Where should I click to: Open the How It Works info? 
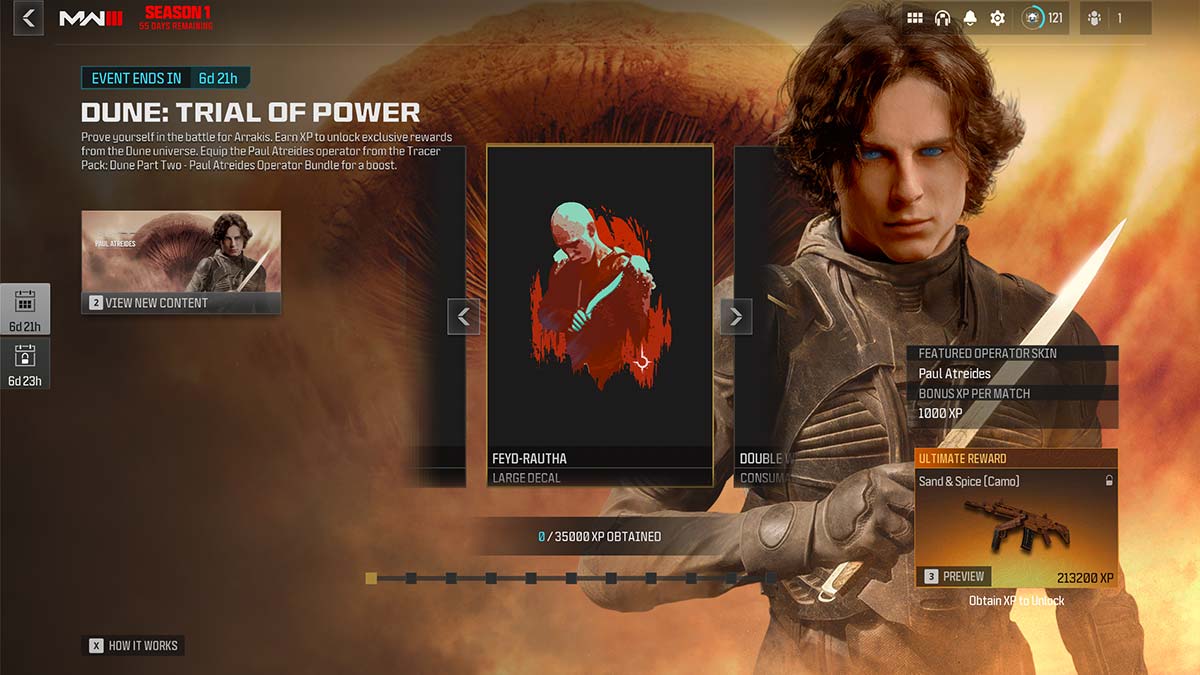coord(133,646)
